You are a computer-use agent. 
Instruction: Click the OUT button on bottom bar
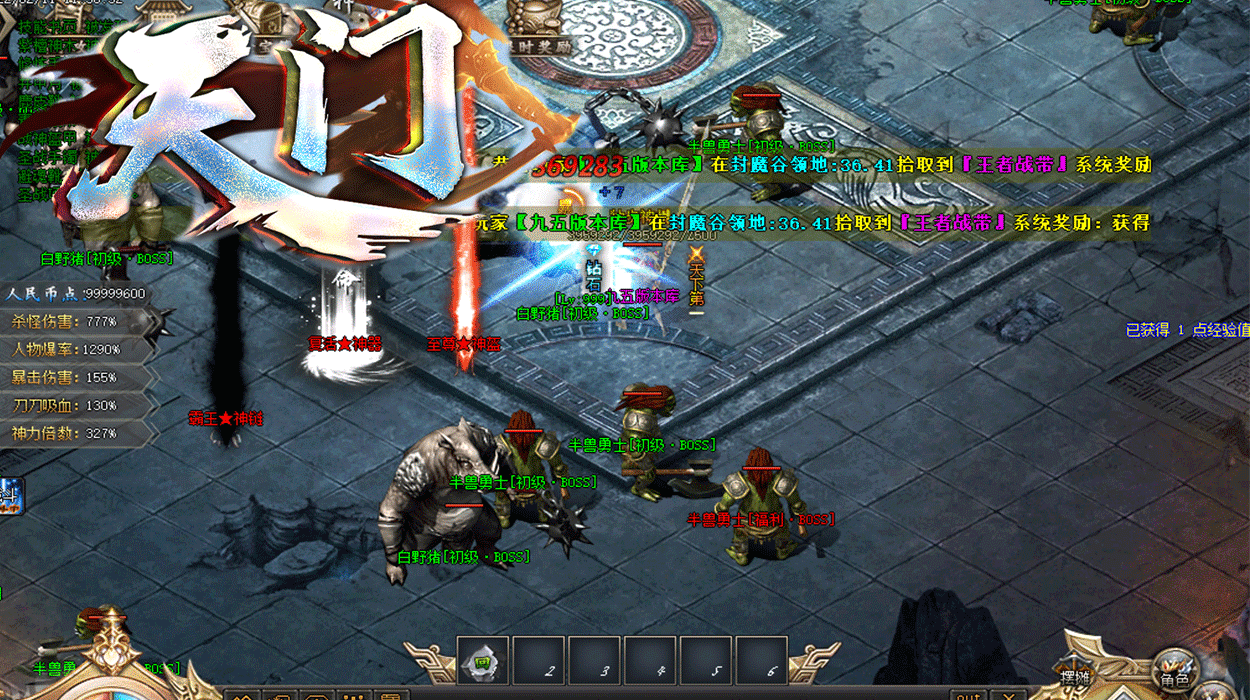coord(967,694)
